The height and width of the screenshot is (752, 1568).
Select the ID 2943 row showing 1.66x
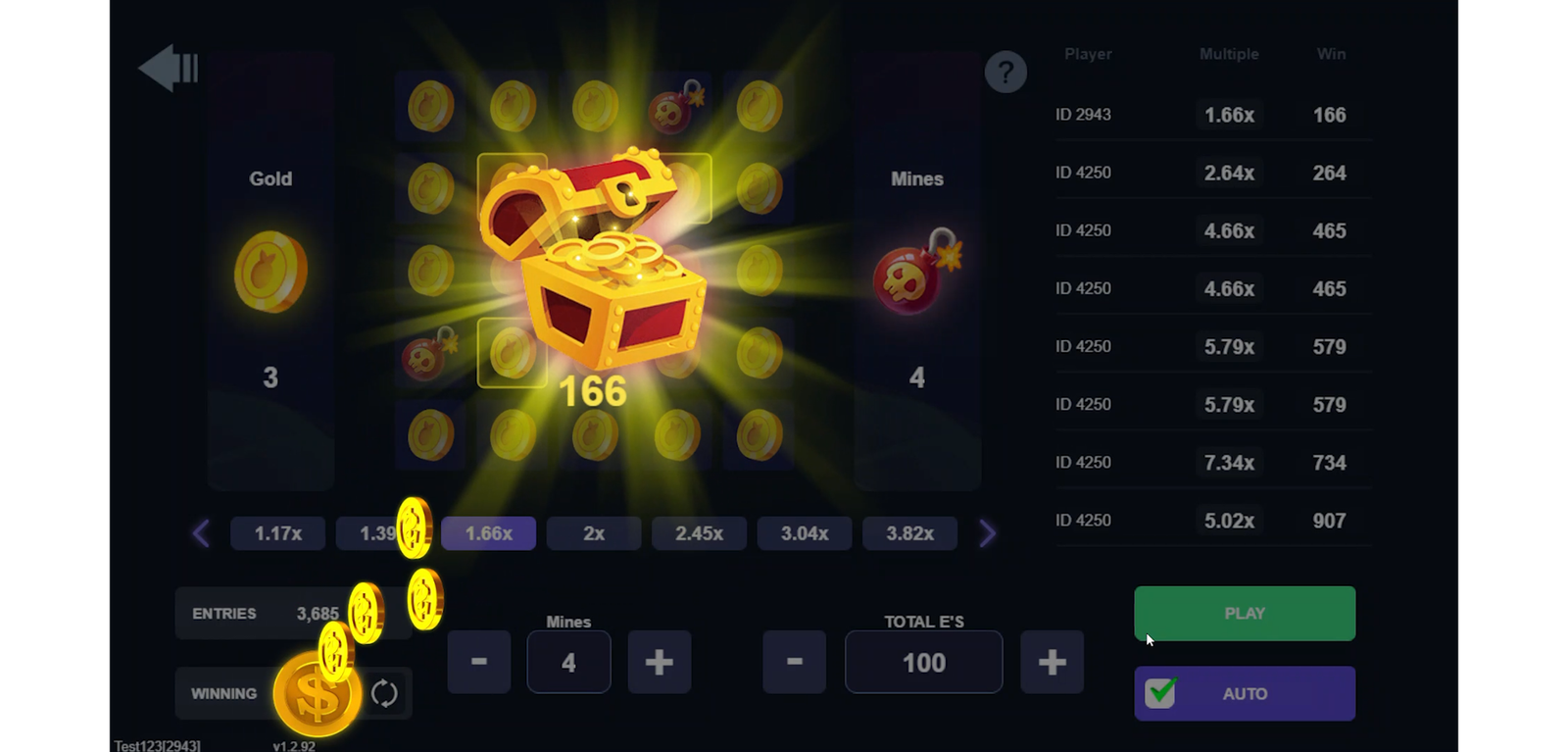(1213, 115)
